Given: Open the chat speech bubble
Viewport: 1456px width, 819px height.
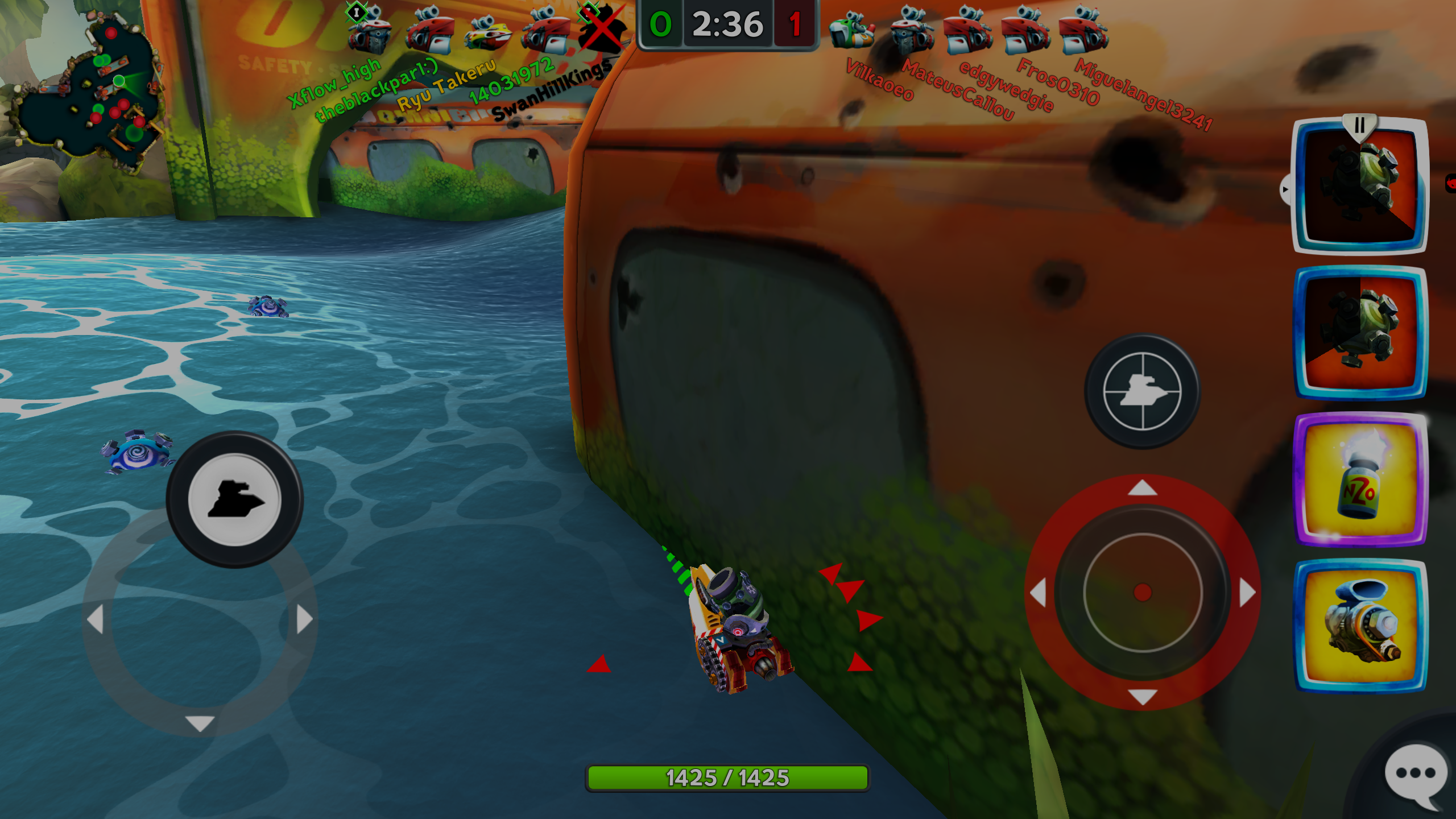Looking at the screenshot, I should 1416,773.
